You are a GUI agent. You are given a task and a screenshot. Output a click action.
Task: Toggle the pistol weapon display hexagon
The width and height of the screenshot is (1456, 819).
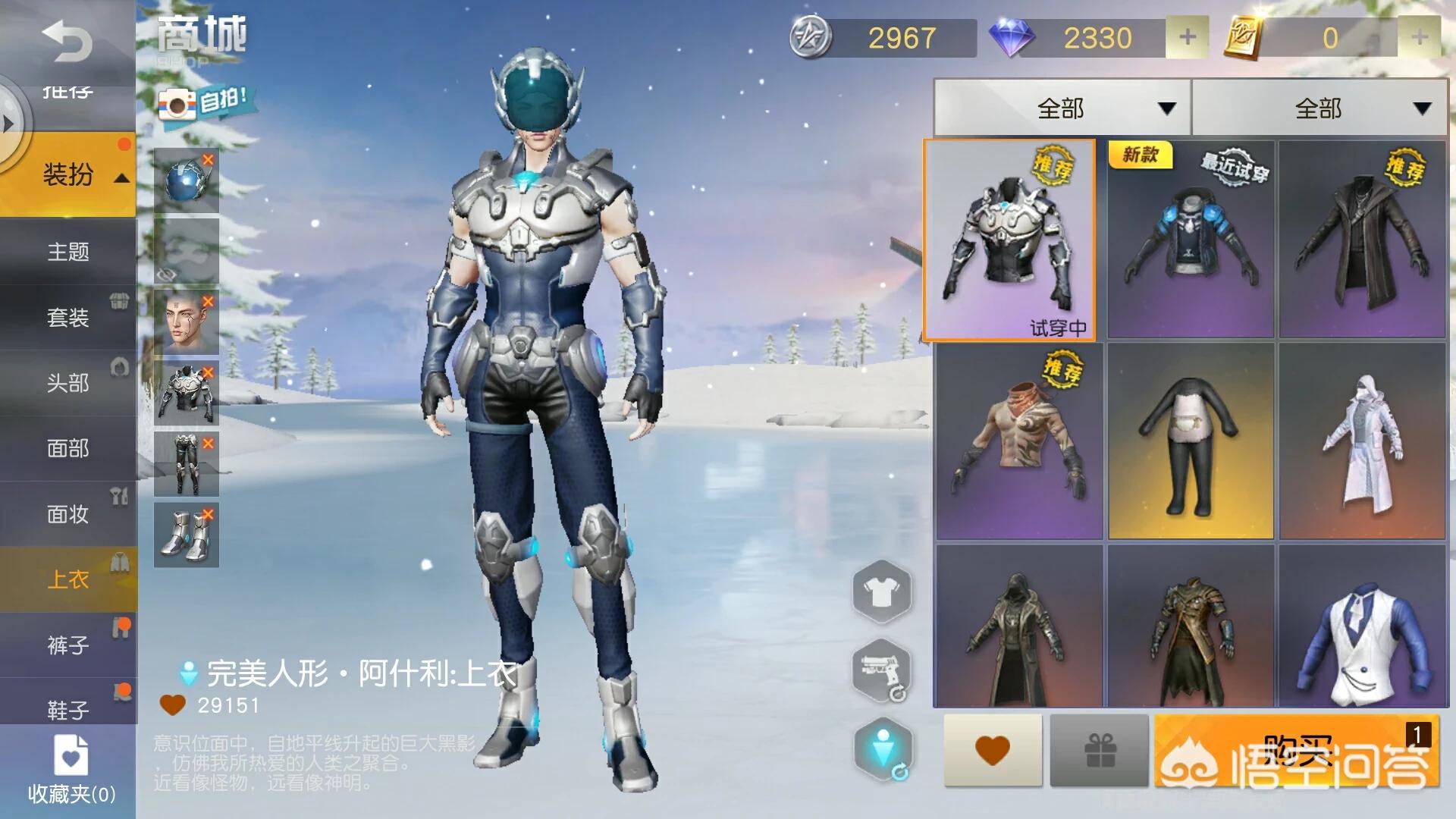(x=882, y=670)
